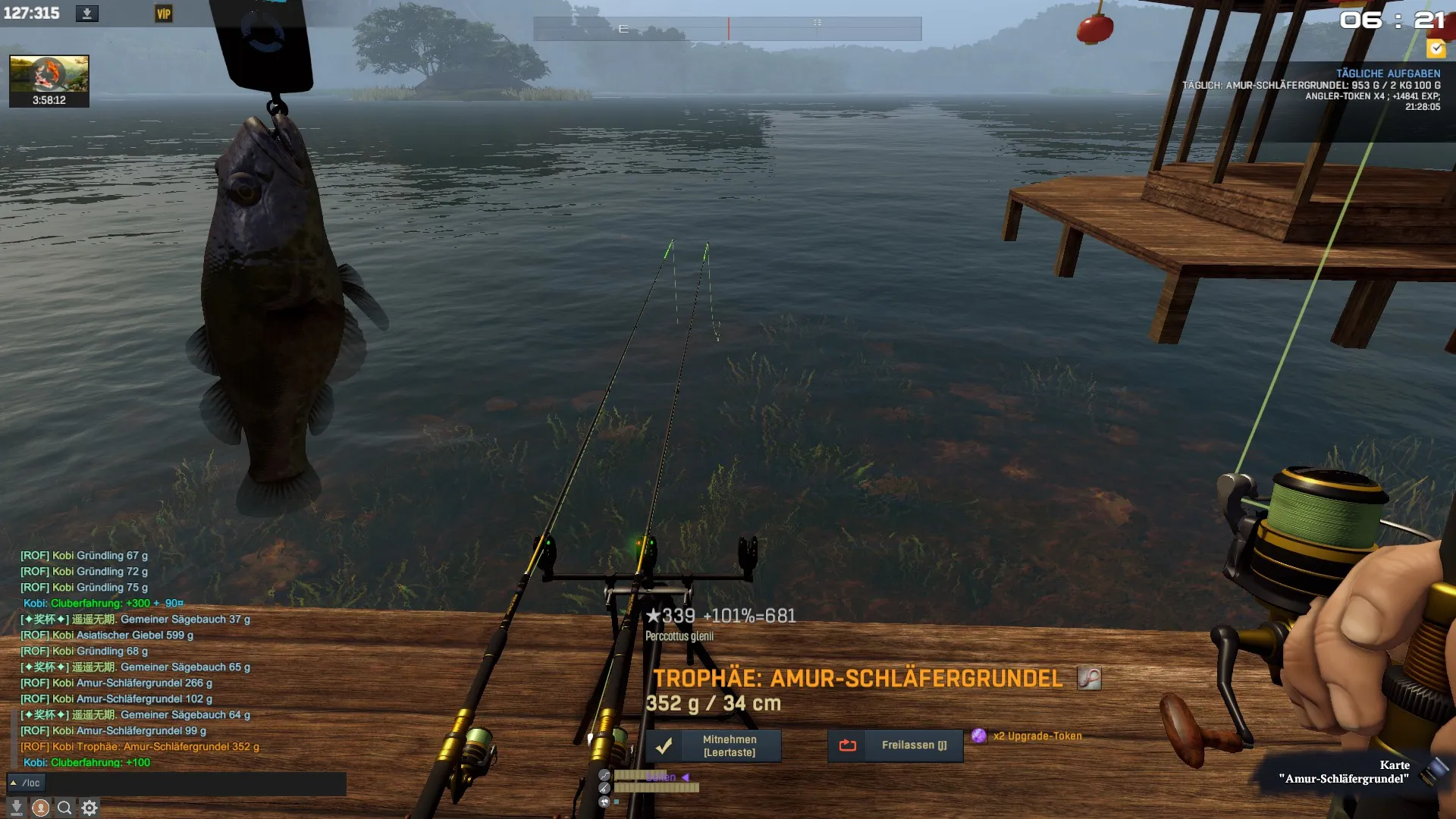1456x819 pixels.
Task: Click the purple Upgrade-Token icon
Action: [x=979, y=736]
